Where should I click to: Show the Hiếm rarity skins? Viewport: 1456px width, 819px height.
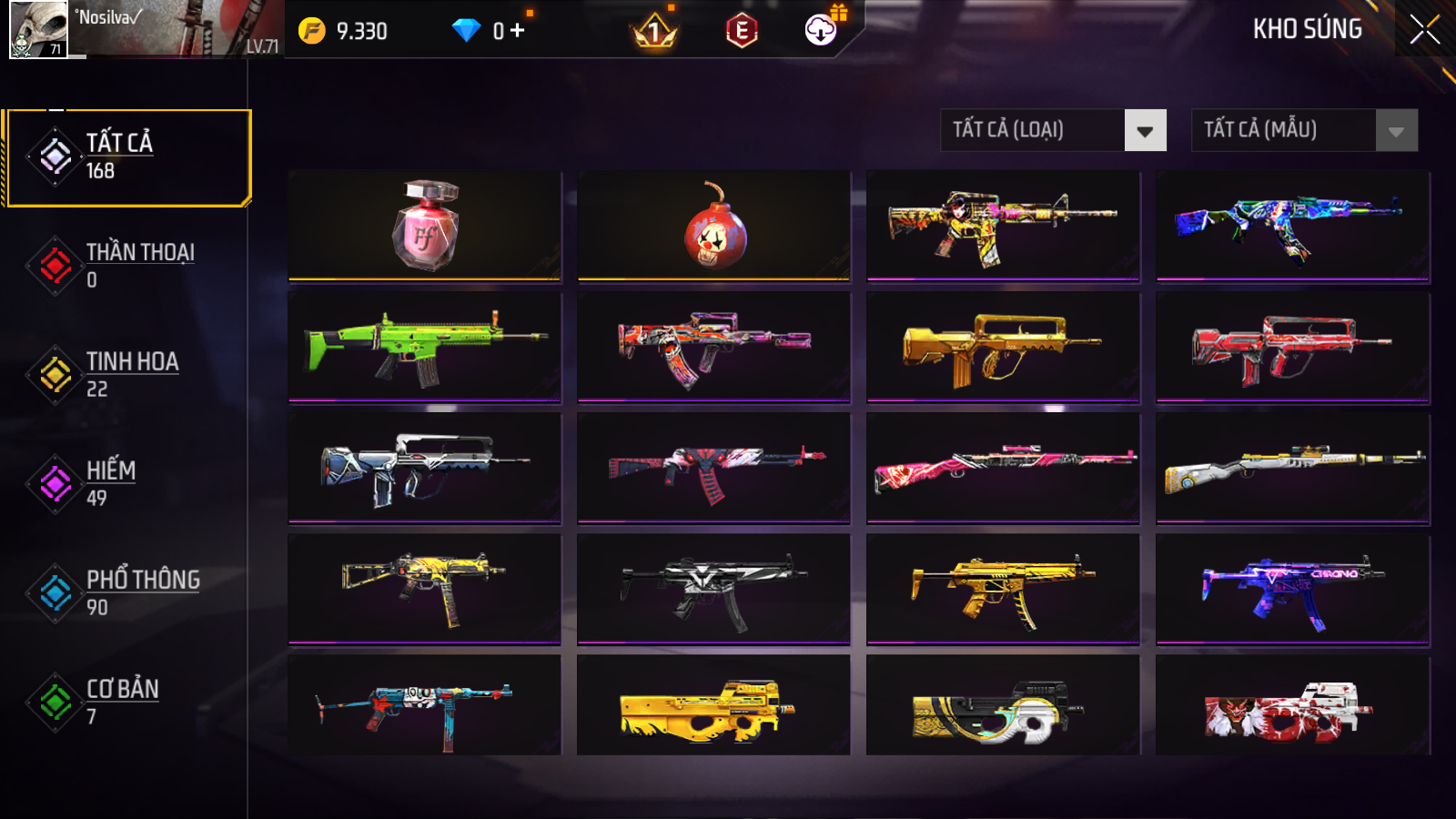(x=127, y=484)
